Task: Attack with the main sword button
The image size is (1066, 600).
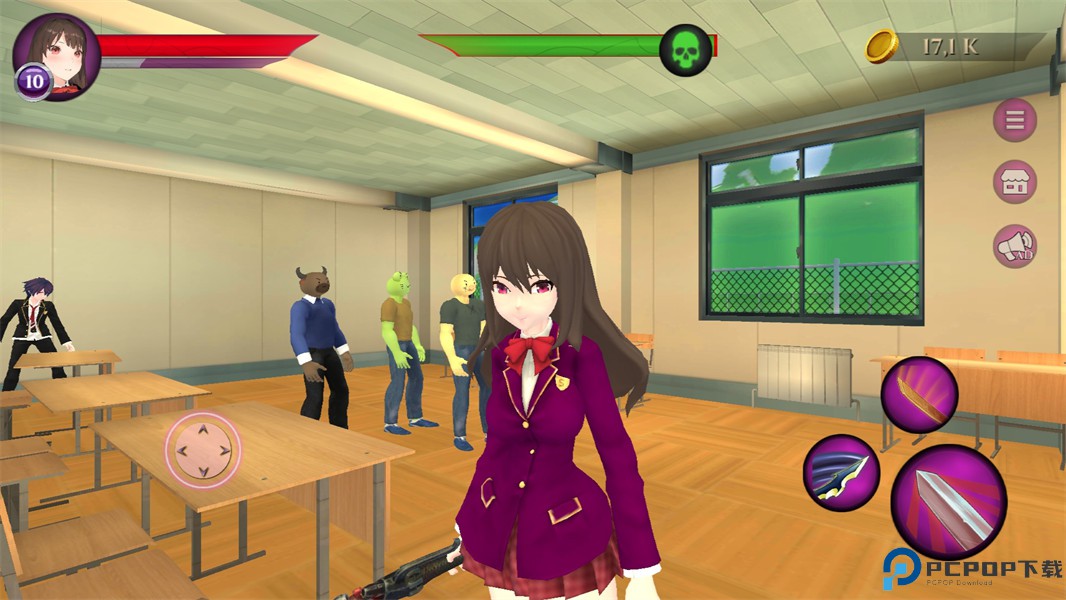Action: click(x=948, y=502)
